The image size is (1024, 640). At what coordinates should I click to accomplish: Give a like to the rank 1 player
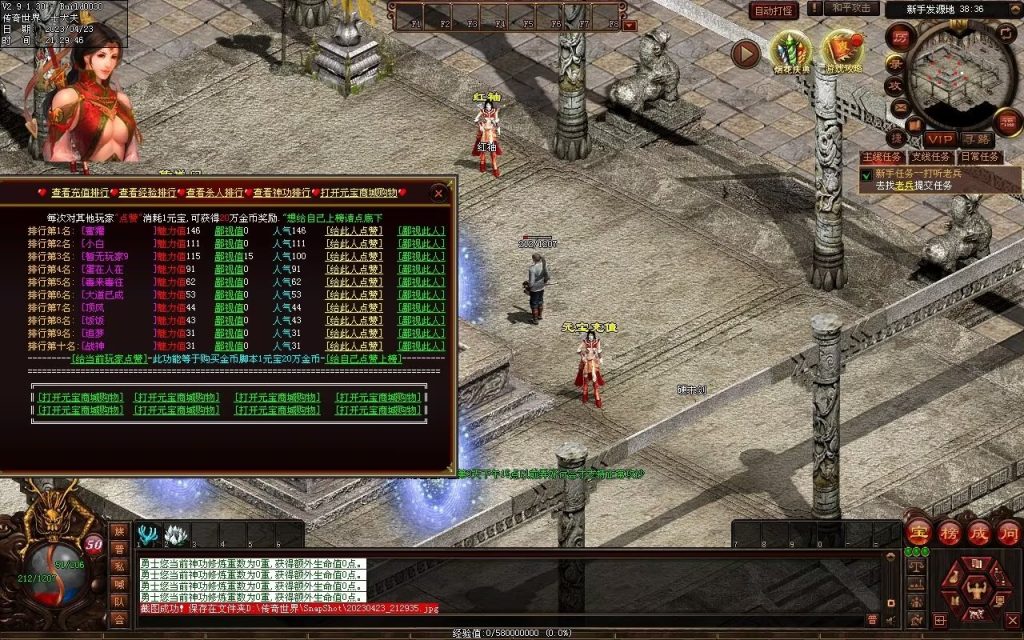[x=355, y=230]
